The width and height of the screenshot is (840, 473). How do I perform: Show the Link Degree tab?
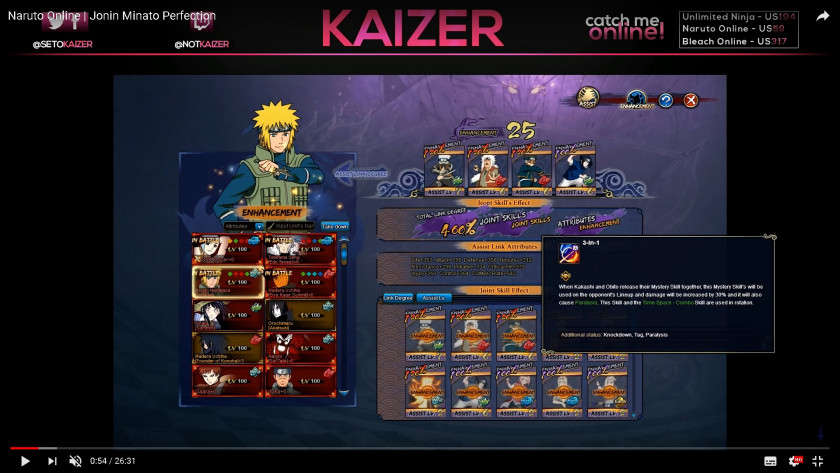click(x=398, y=298)
